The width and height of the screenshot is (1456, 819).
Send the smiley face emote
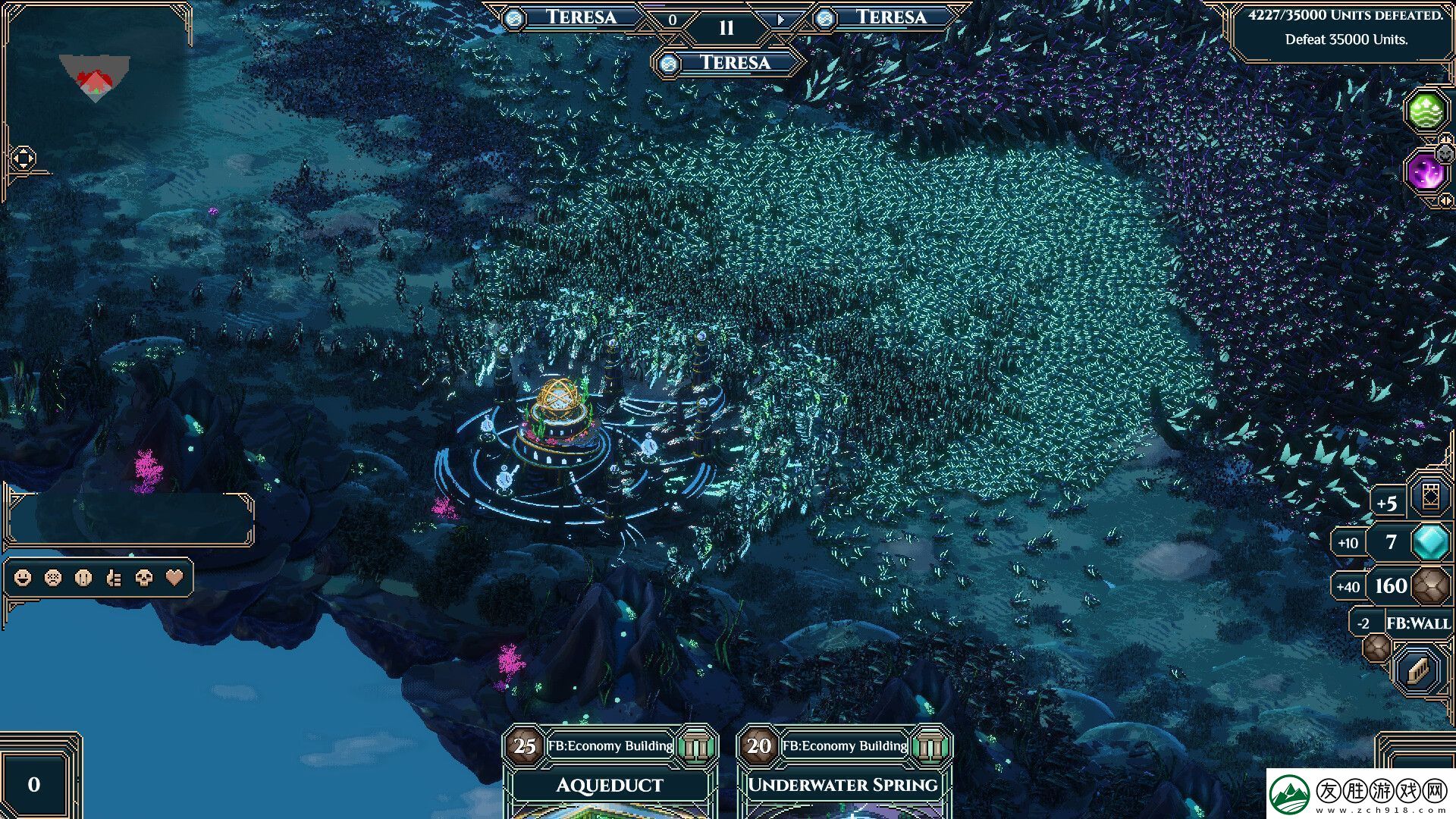tap(24, 578)
